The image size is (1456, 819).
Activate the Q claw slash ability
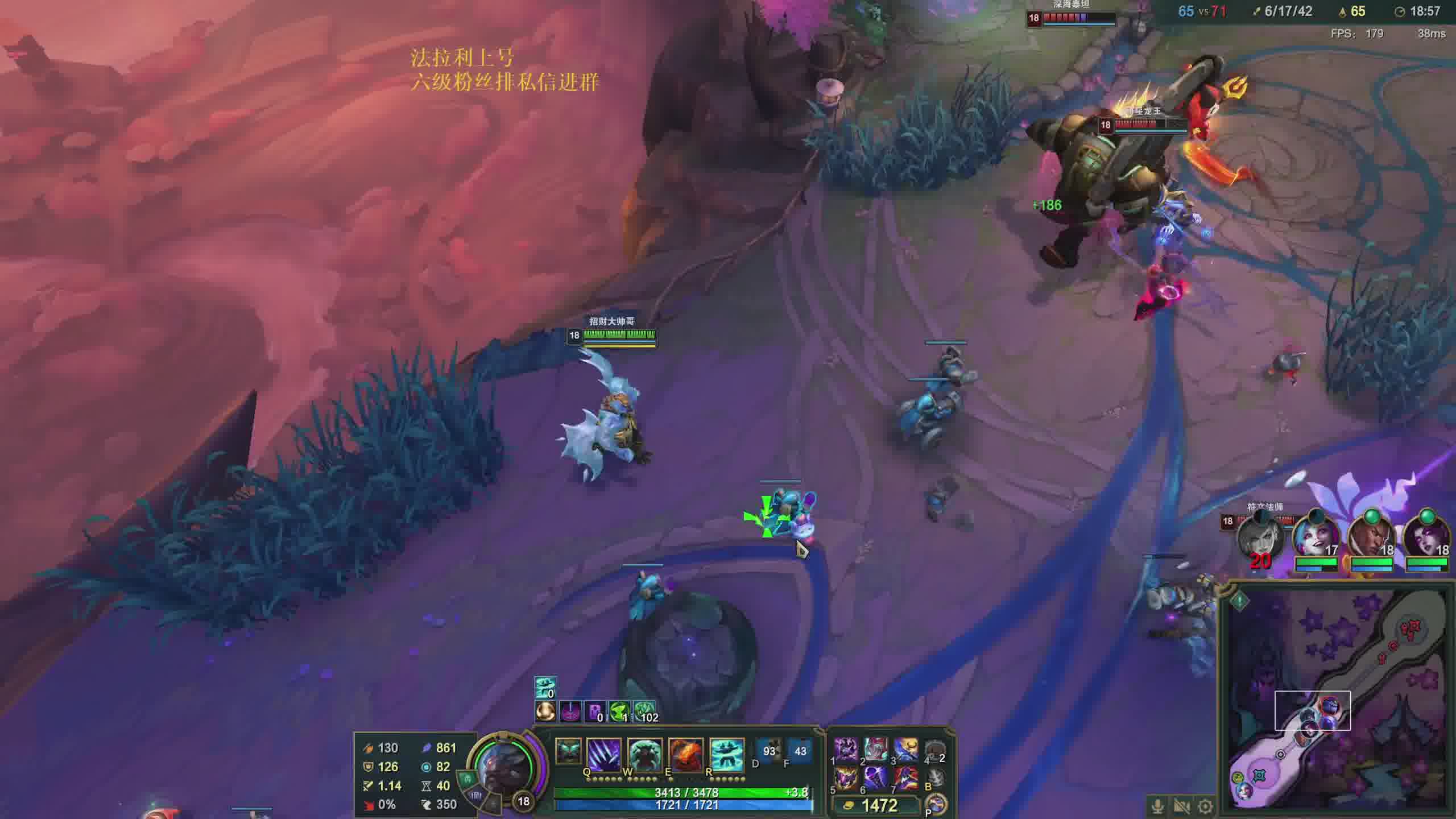click(x=603, y=754)
